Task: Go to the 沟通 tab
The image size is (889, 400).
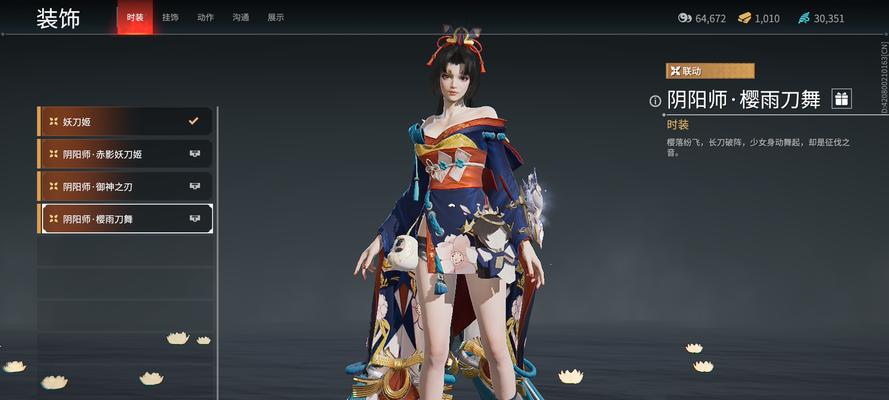Action: pyautogui.click(x=240, y=18)
